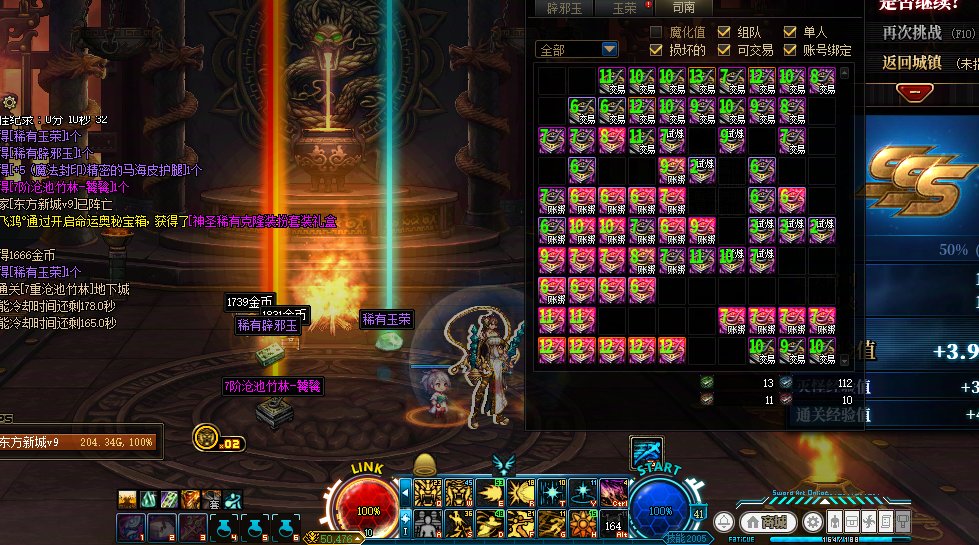This screenshot has height=545, width=979.
Task: Toggle the 组队 checkbox
Action: [x=724, y=32]
